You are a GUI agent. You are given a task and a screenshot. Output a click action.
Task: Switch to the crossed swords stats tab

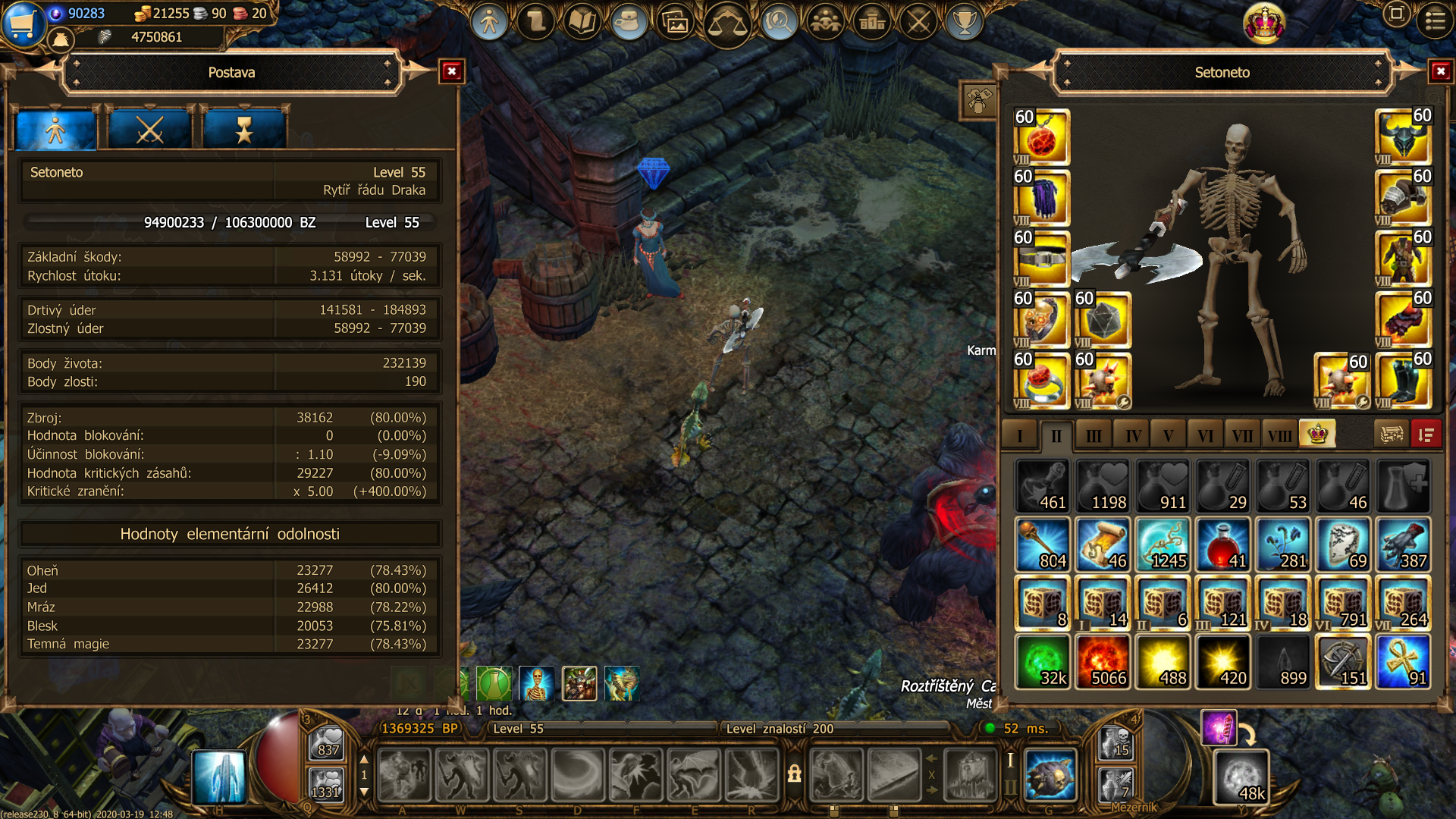pos(149,130)
